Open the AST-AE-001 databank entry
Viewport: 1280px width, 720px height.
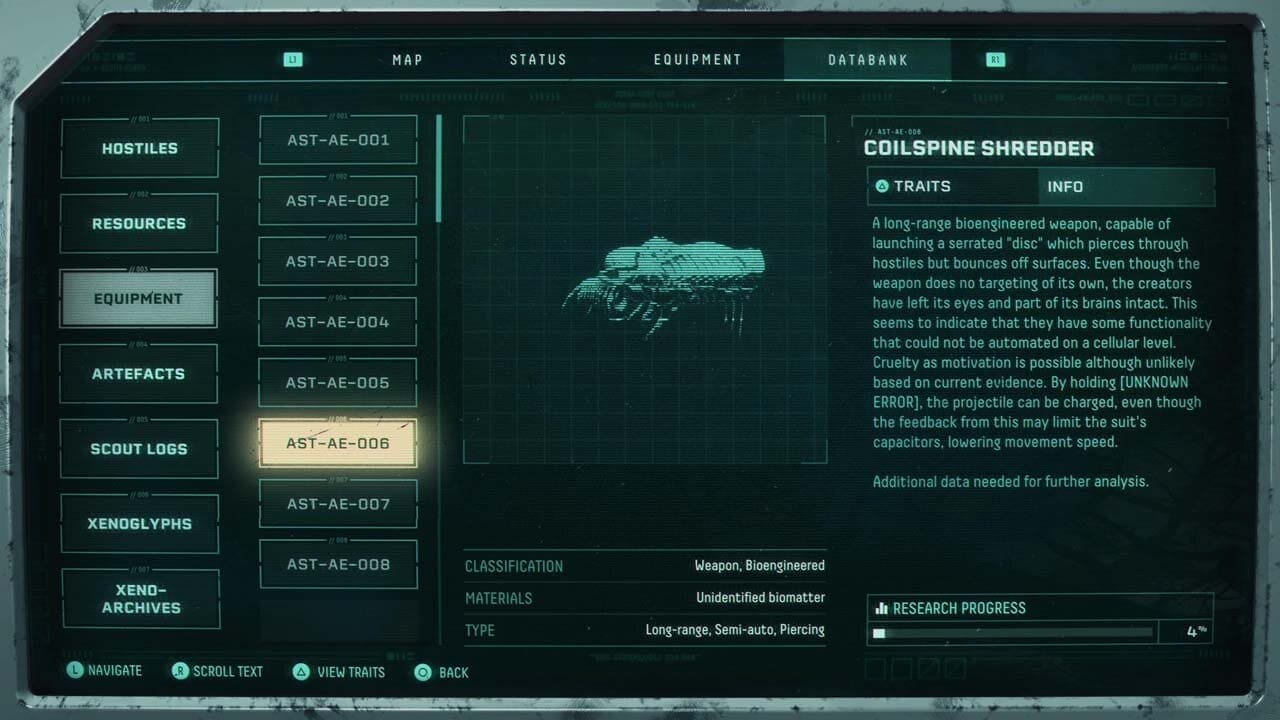(338, 139)
